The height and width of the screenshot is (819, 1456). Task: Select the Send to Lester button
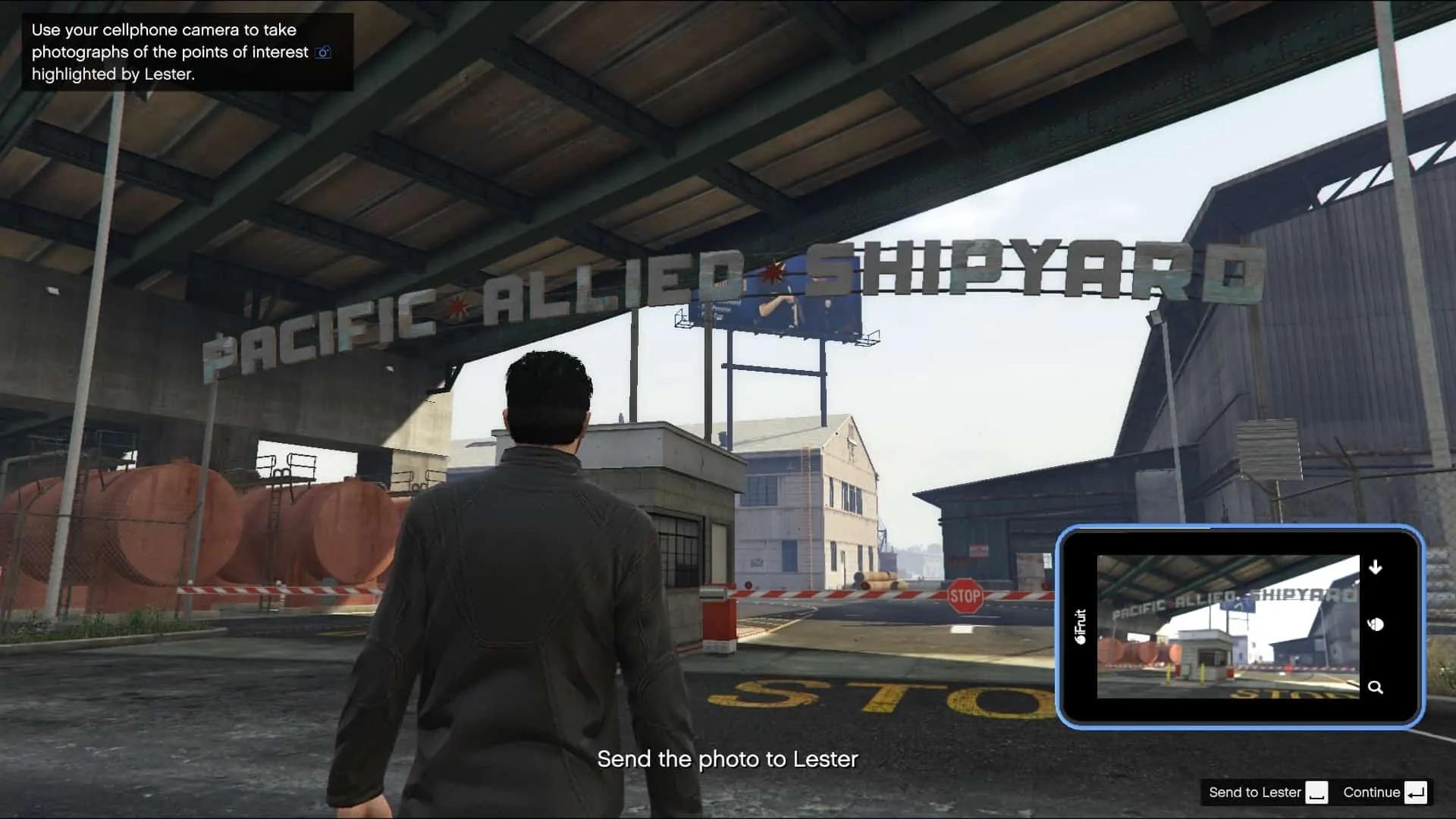[1255, 792]
